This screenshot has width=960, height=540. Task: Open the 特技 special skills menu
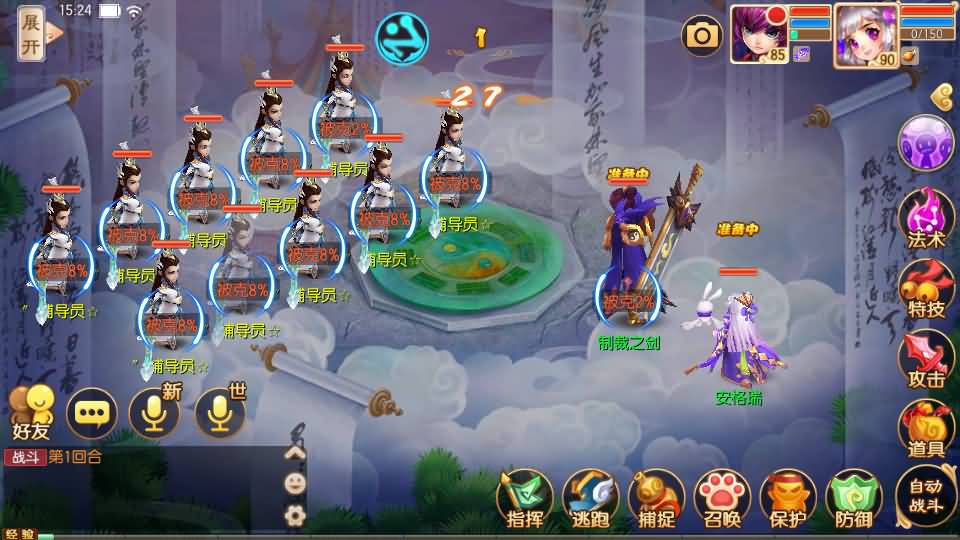pyautogui.click(x=926, y=290)
